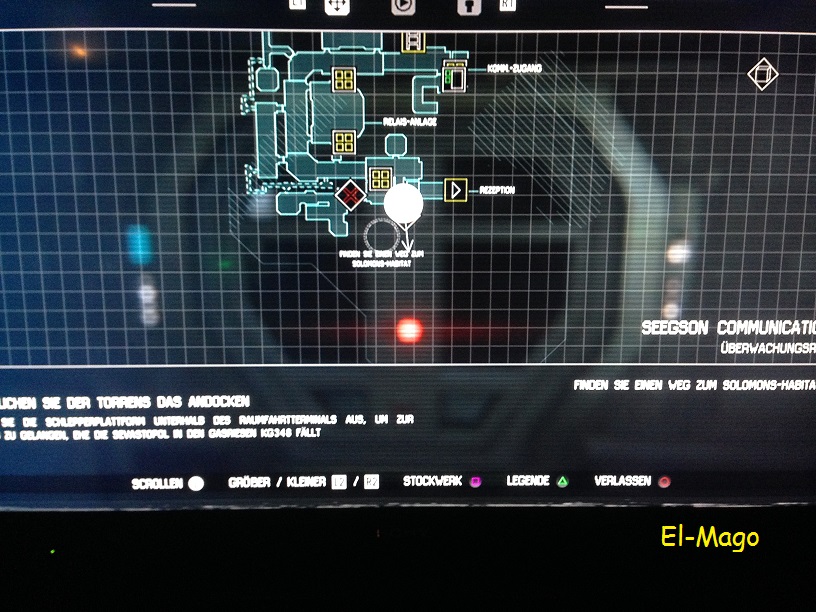Select the white player position circle
The image size is (816, 612).
point(404,202)
